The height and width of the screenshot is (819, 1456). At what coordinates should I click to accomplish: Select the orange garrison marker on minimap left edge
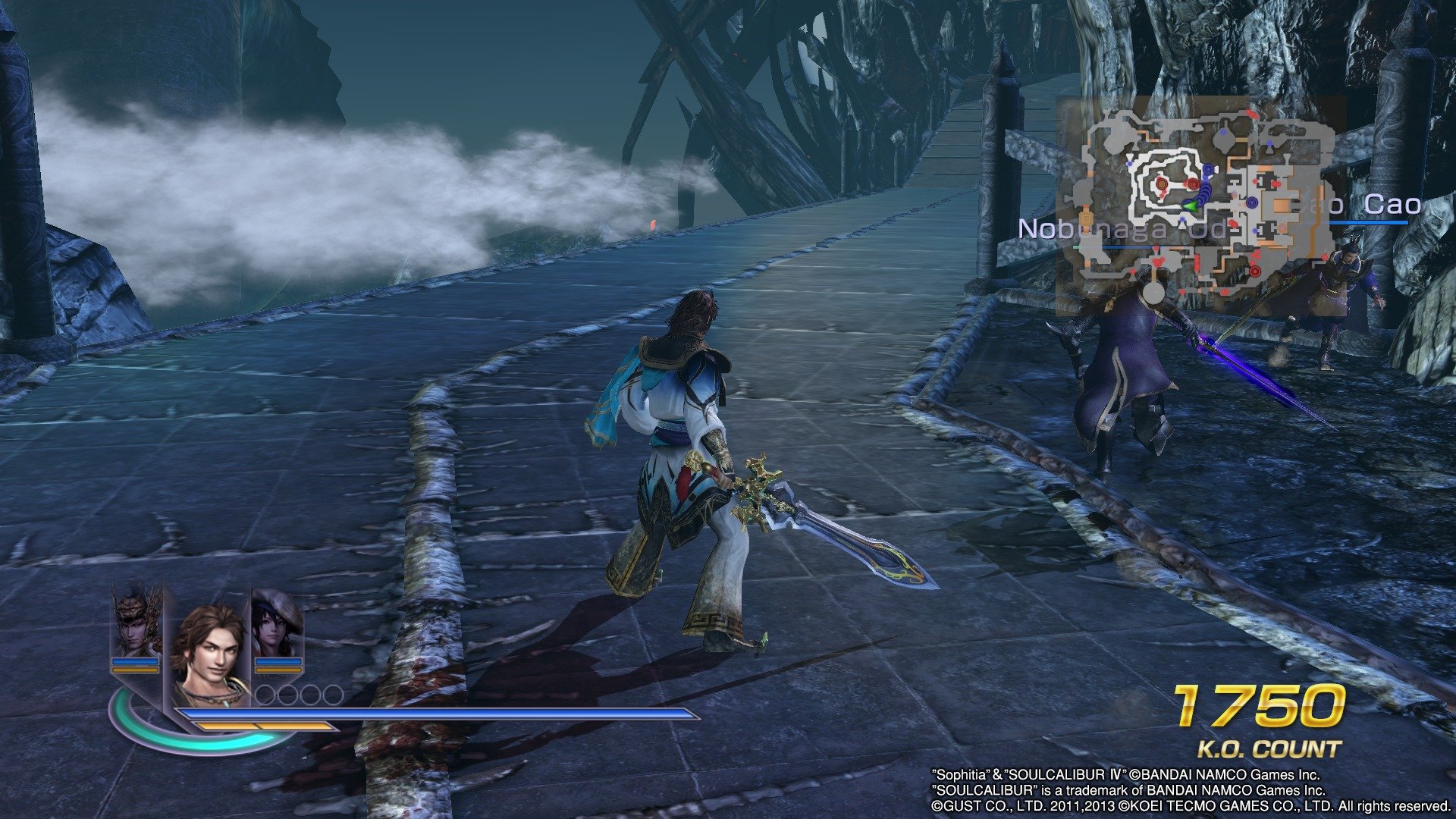1087,219
